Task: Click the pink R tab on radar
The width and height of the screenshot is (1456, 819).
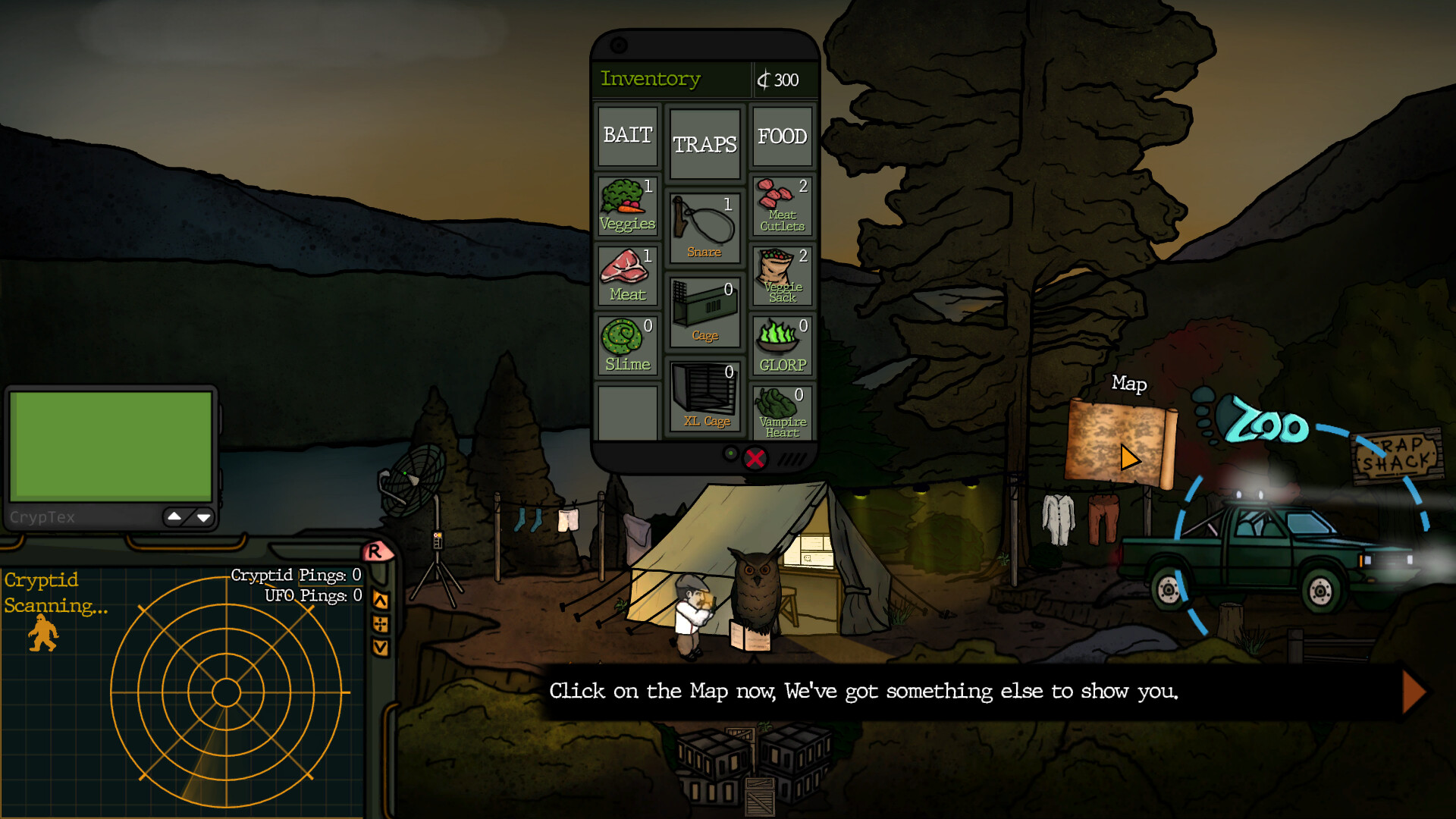Action: (x=375, y=551)
